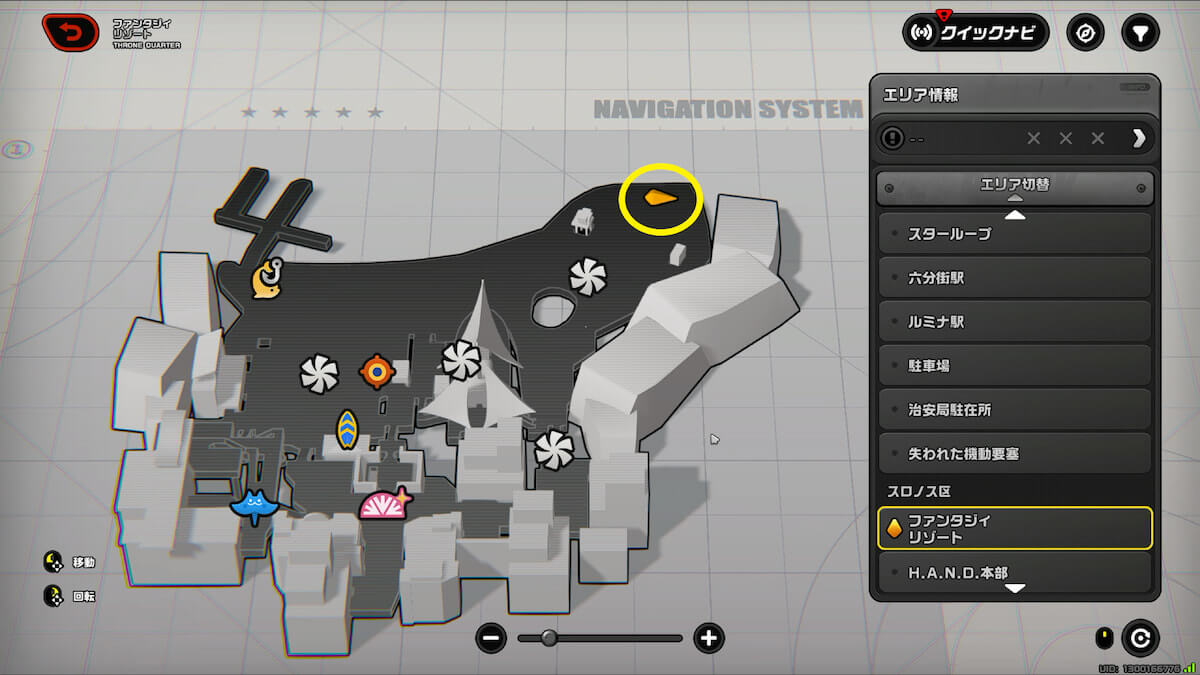Select スターループ from the area list

click(x=1014, y=234)
